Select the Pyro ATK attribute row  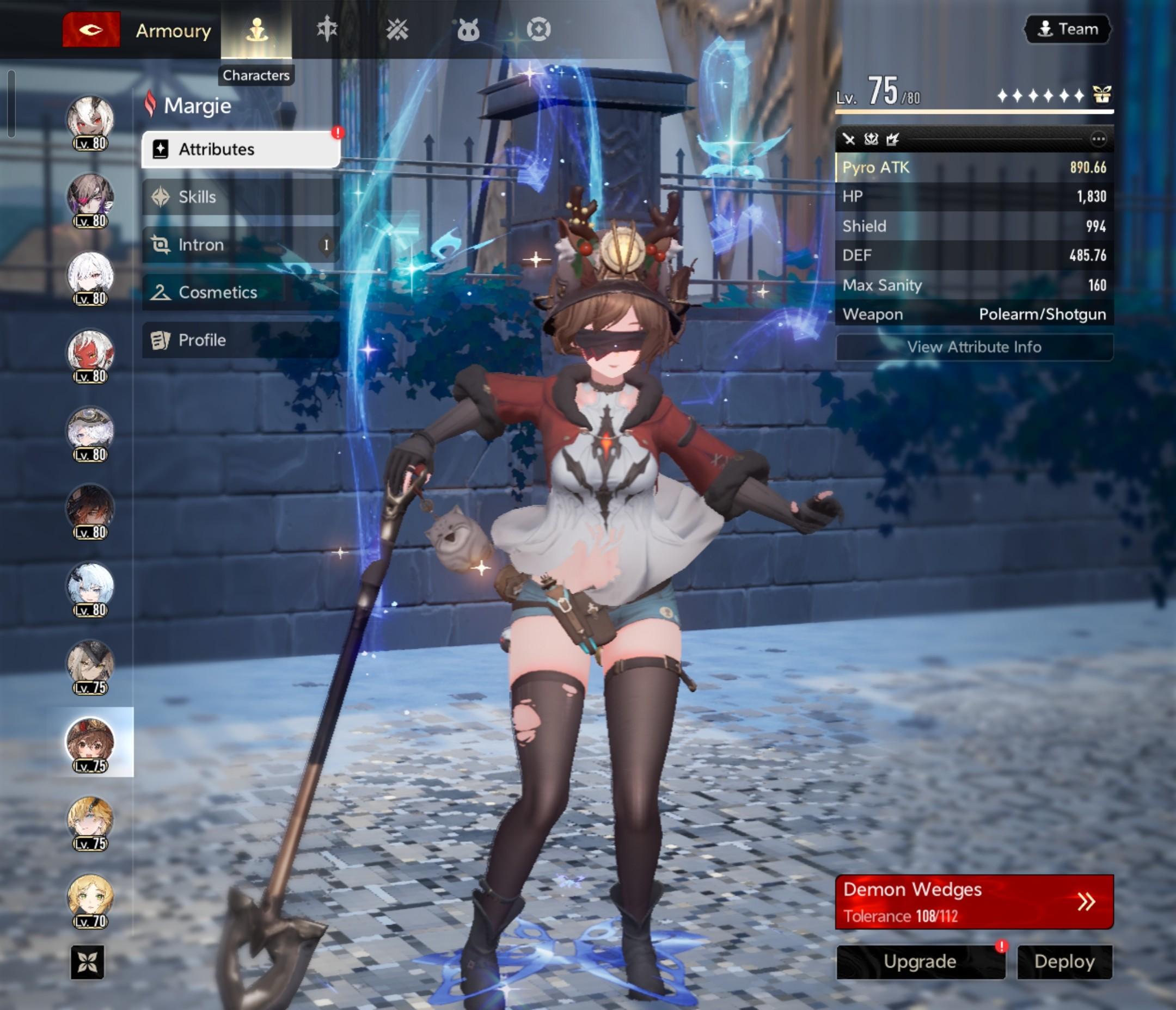pos(974,168)
